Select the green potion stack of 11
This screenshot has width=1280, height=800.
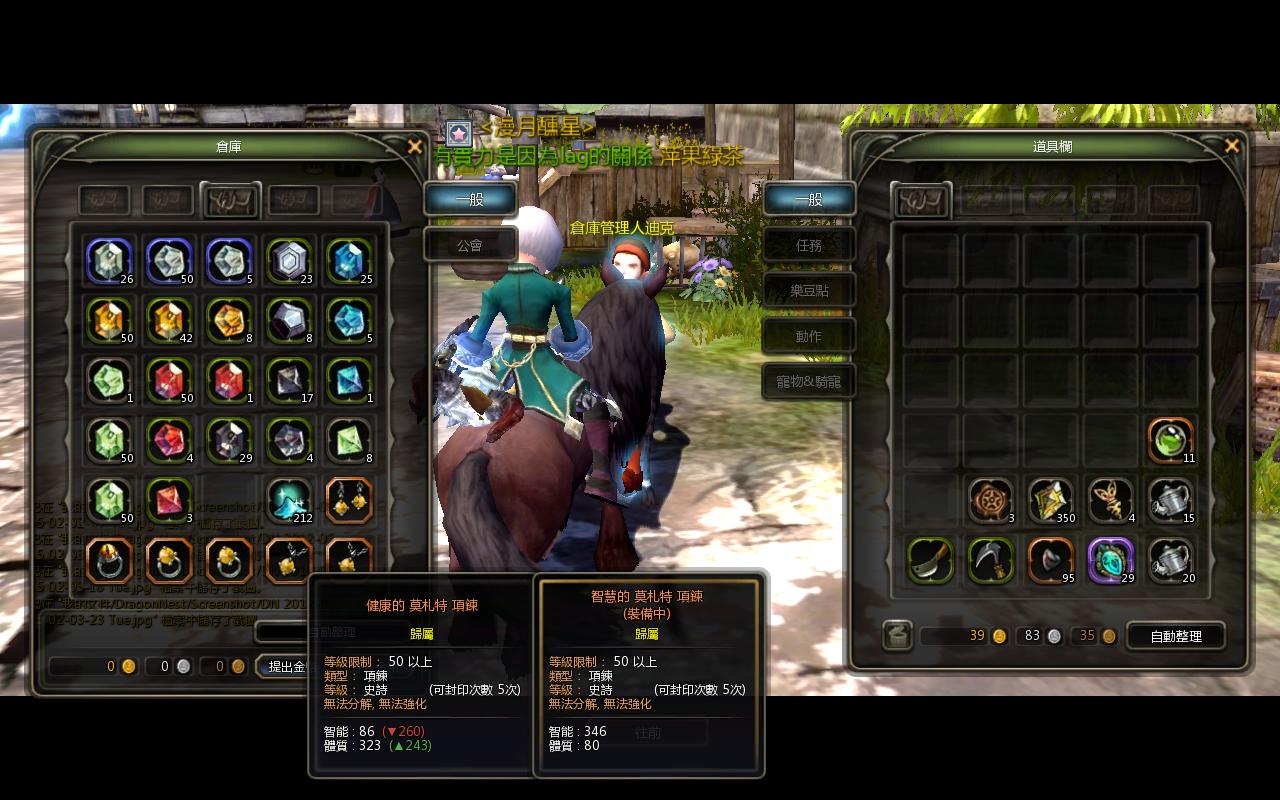pos(1170,440)
